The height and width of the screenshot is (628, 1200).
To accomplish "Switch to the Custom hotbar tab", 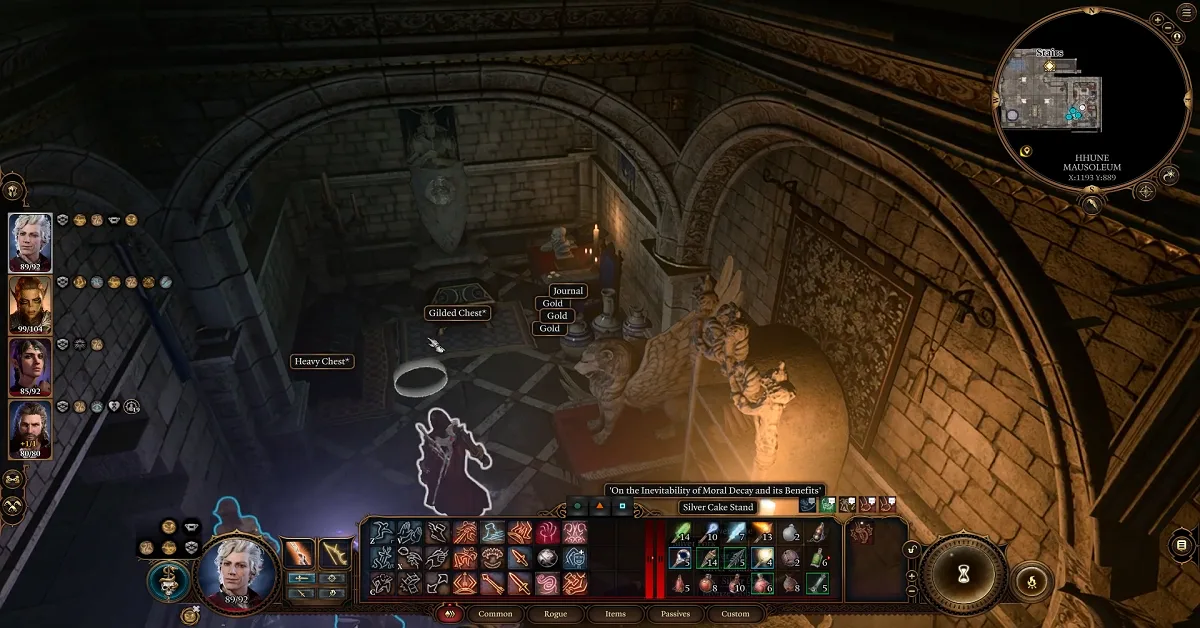I will (x=735, y=613).
